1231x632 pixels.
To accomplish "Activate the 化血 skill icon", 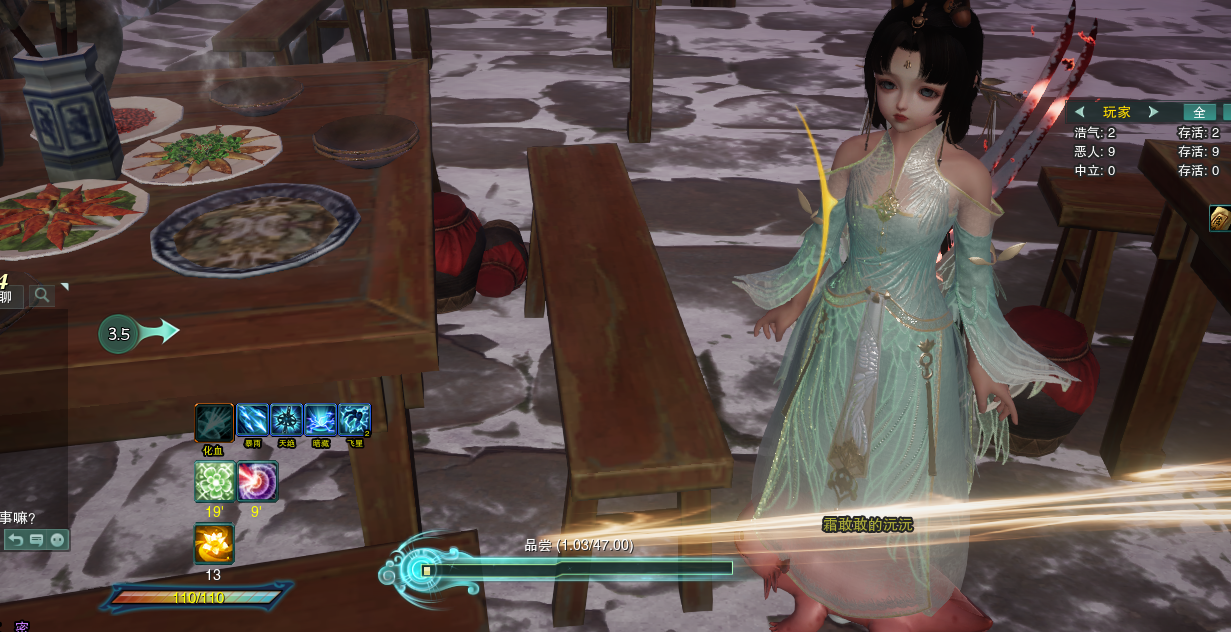I will click(x=213, y=423).
